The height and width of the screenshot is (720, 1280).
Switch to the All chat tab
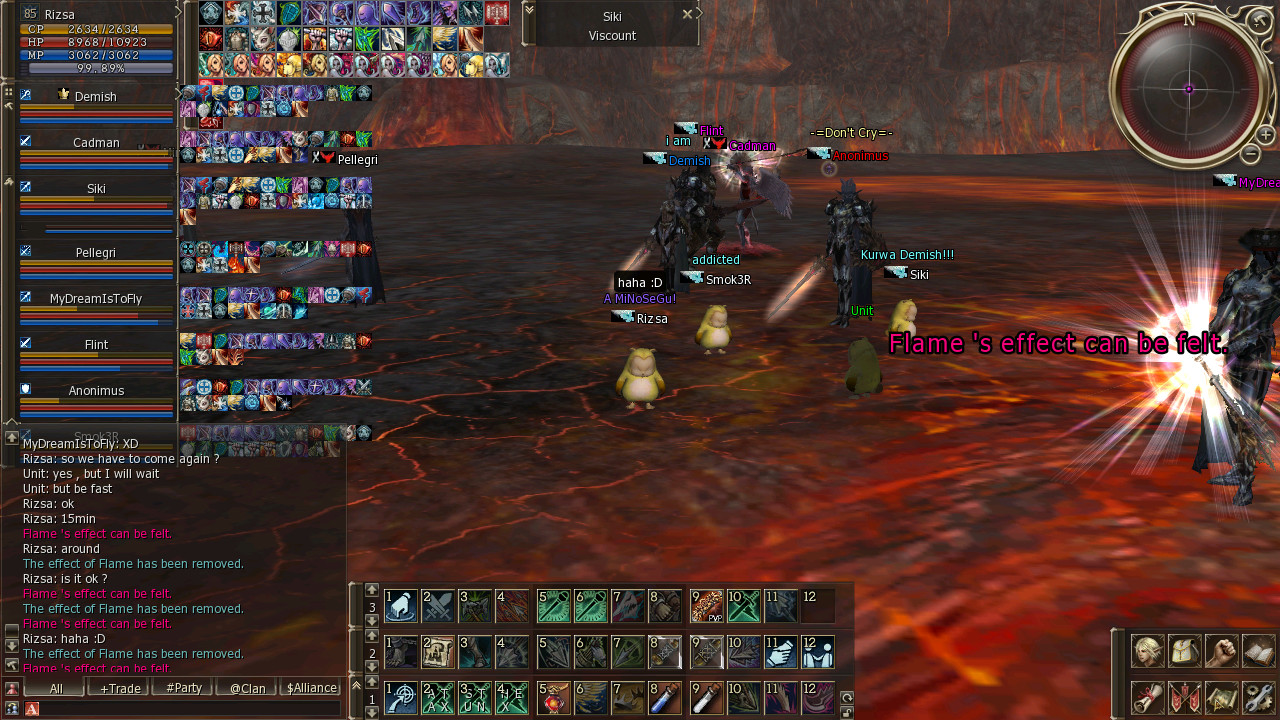[55, 688]
